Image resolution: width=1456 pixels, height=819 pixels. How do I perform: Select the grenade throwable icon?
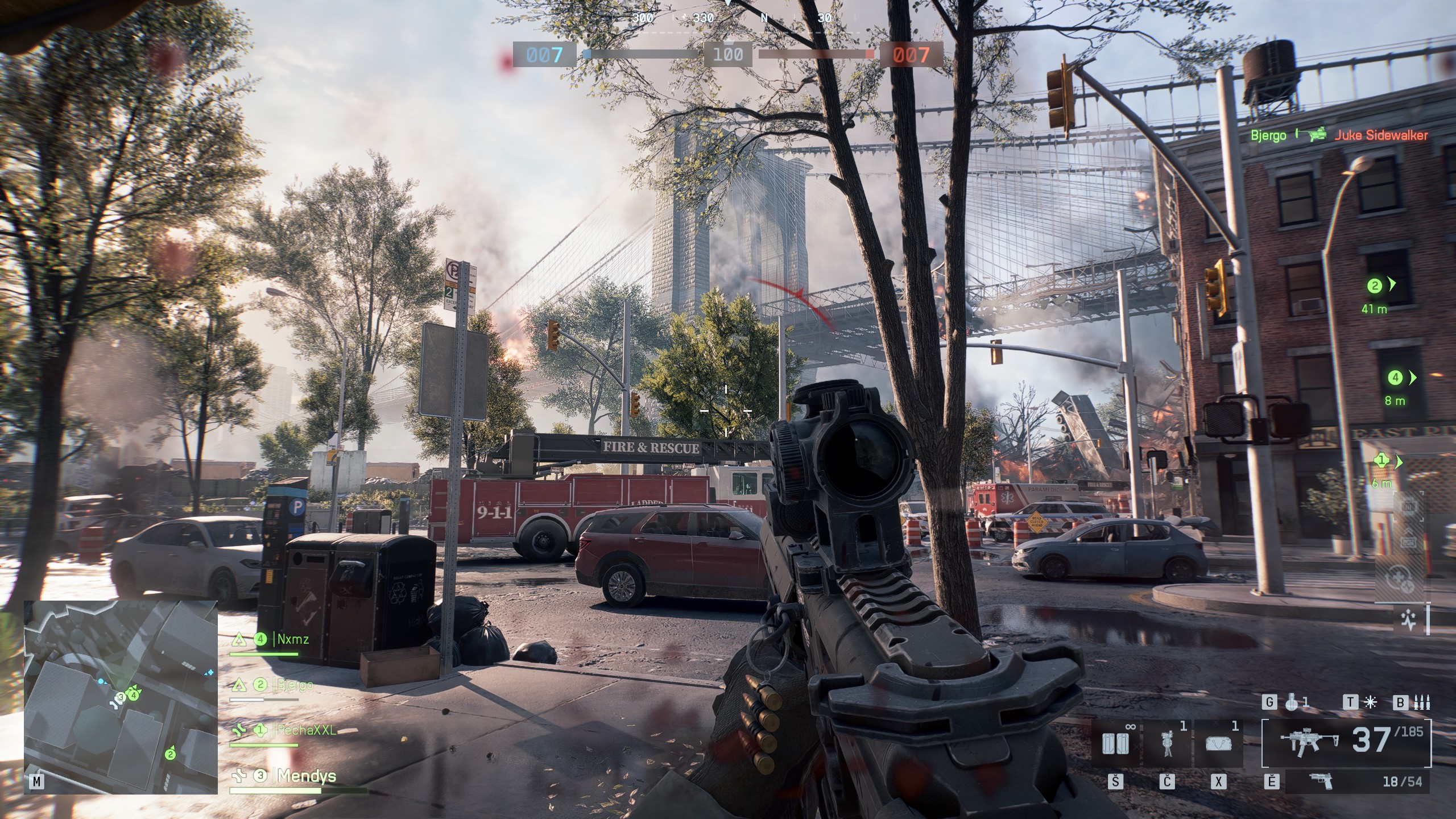coord(1292,703)
